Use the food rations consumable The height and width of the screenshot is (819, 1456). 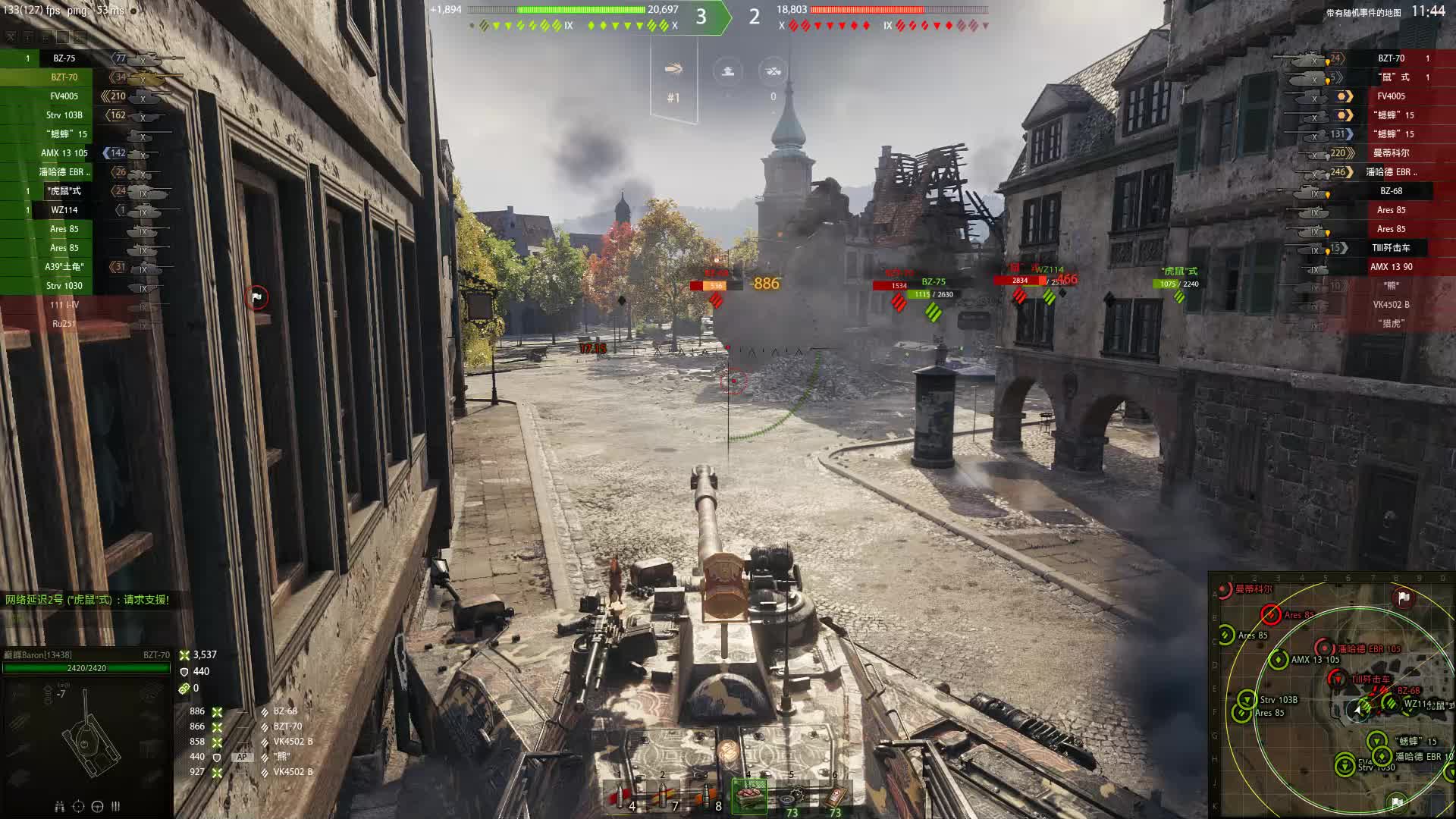(x=749, y=795)
